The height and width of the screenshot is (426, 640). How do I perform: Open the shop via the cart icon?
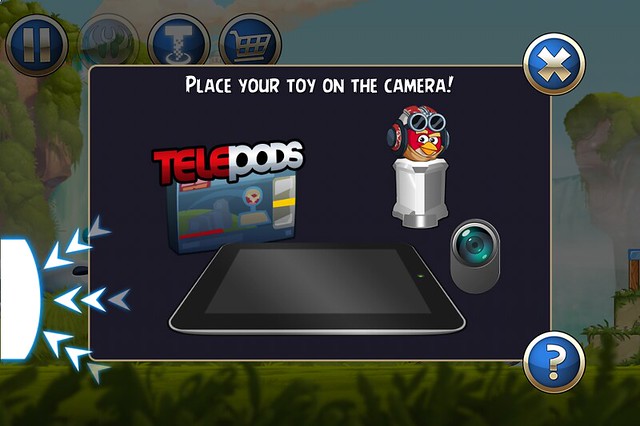pos(250,42)
